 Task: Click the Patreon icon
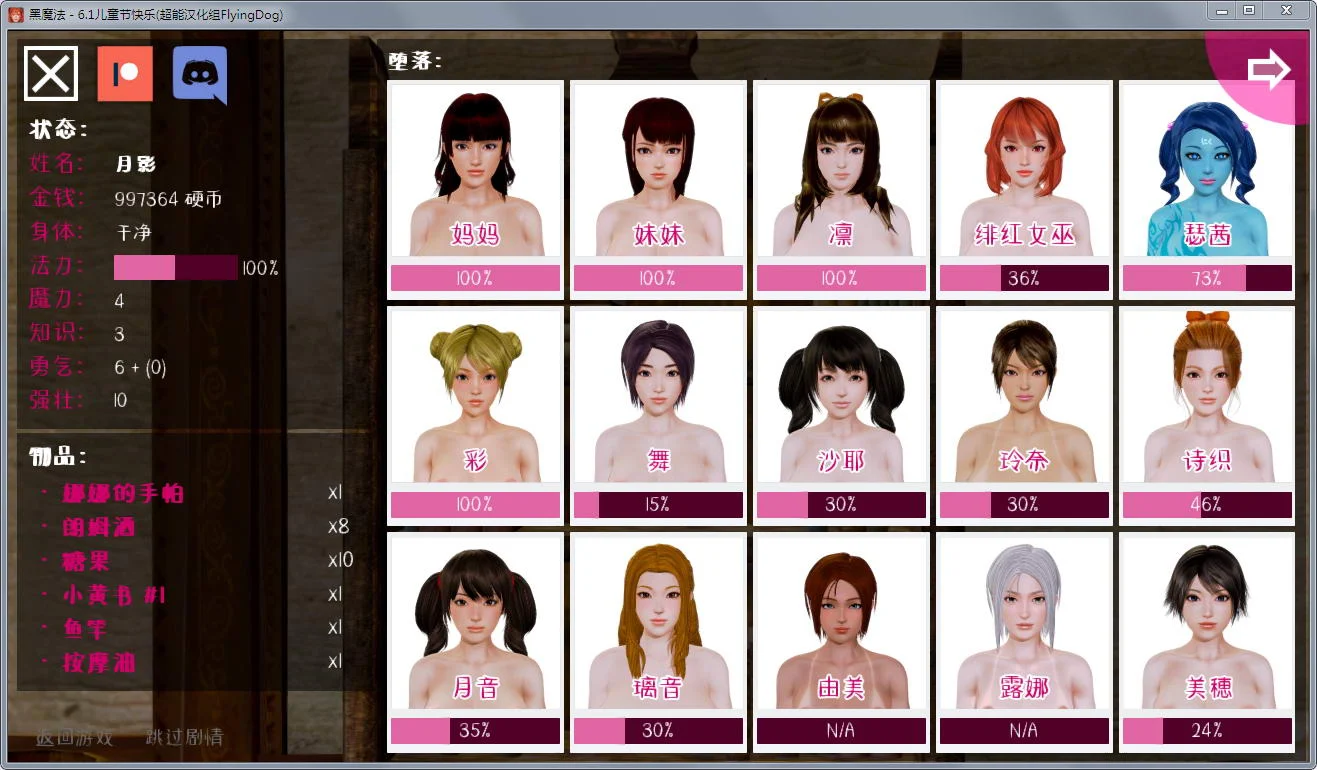124,75
